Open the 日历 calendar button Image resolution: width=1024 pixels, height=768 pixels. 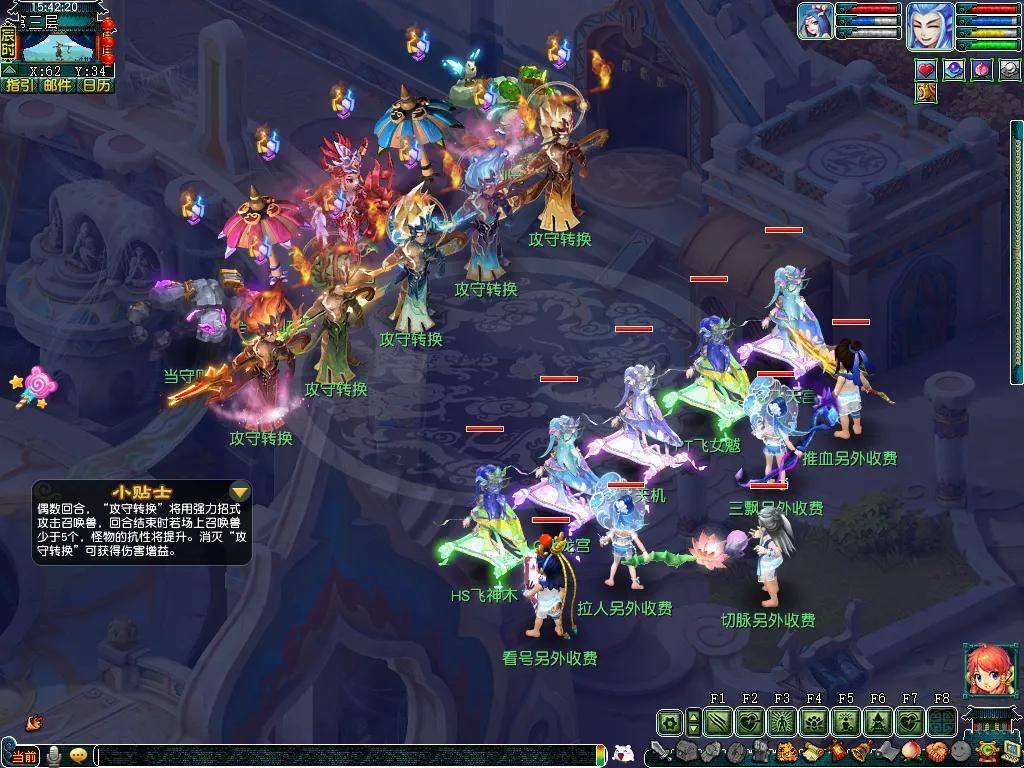tap(96, 86)
